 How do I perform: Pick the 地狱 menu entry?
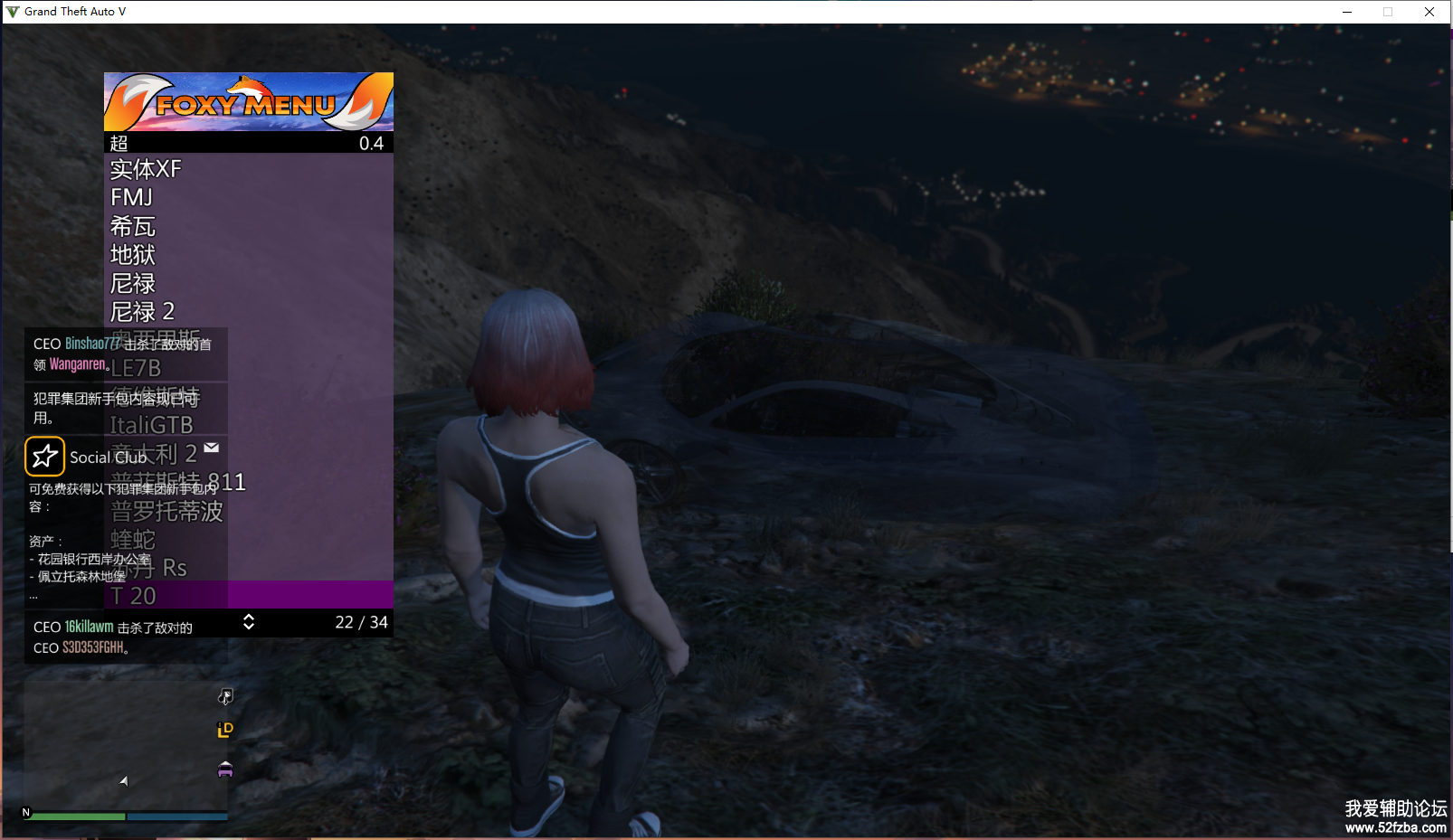coord(133,255)
